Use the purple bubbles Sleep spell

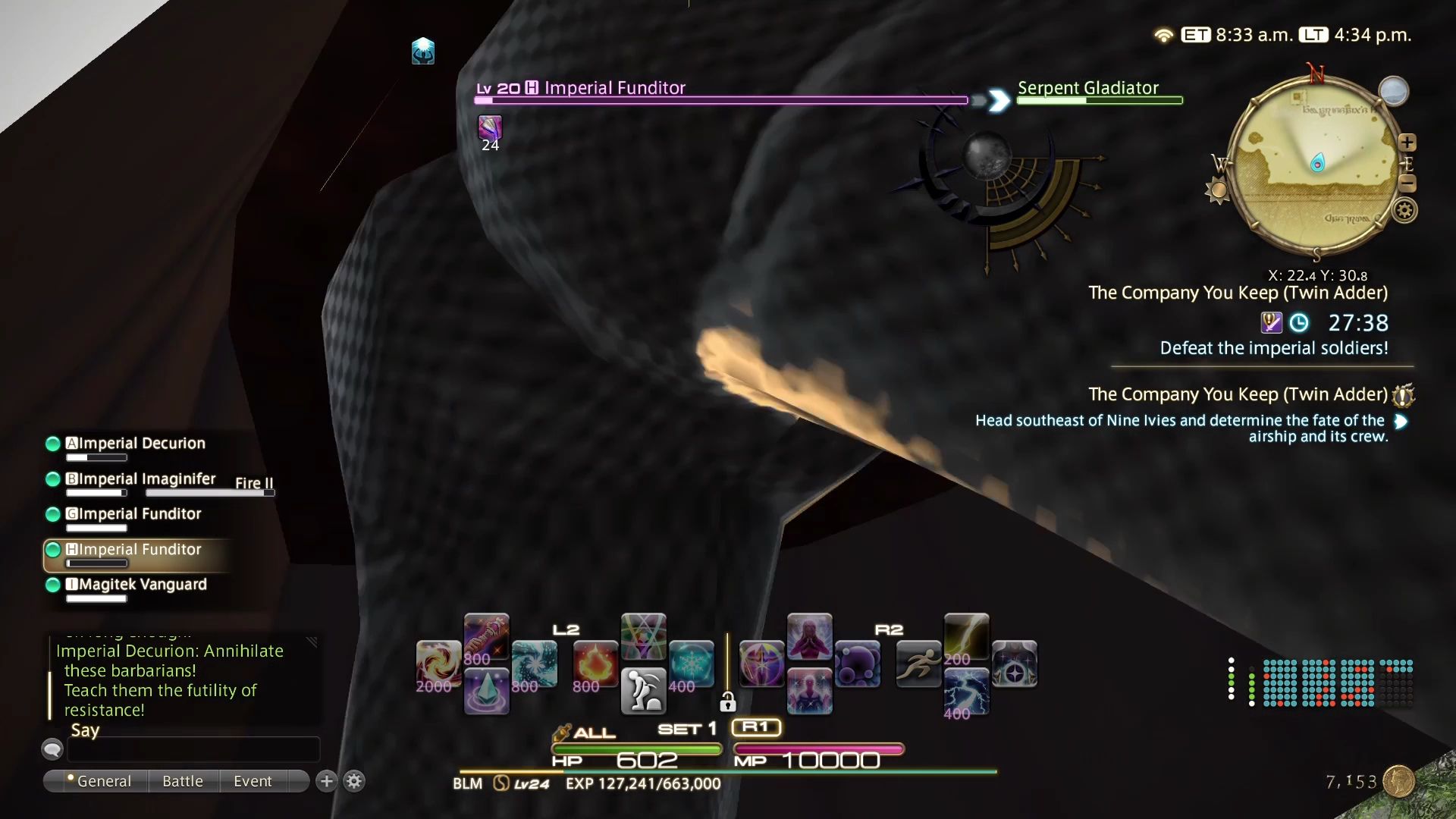coord(858,664)
